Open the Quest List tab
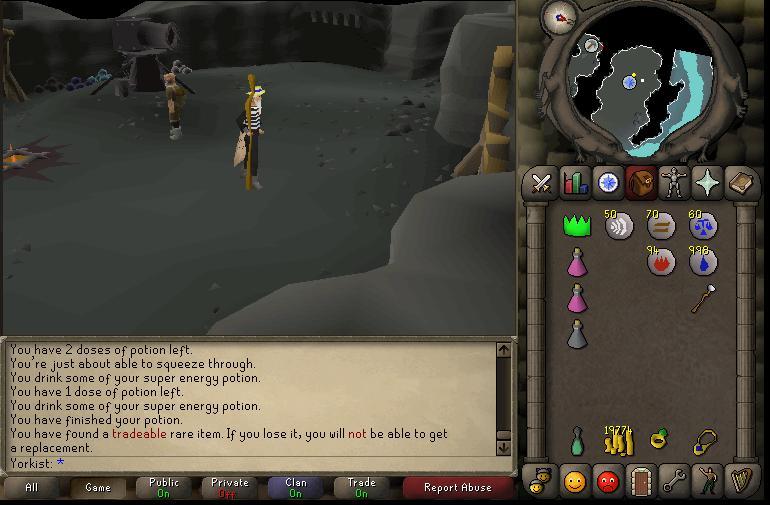 [x=608, y=183]
